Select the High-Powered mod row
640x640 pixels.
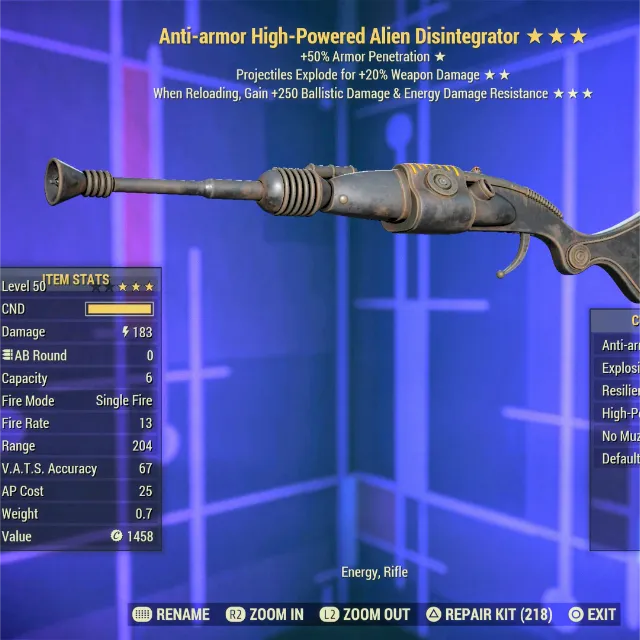620,413
